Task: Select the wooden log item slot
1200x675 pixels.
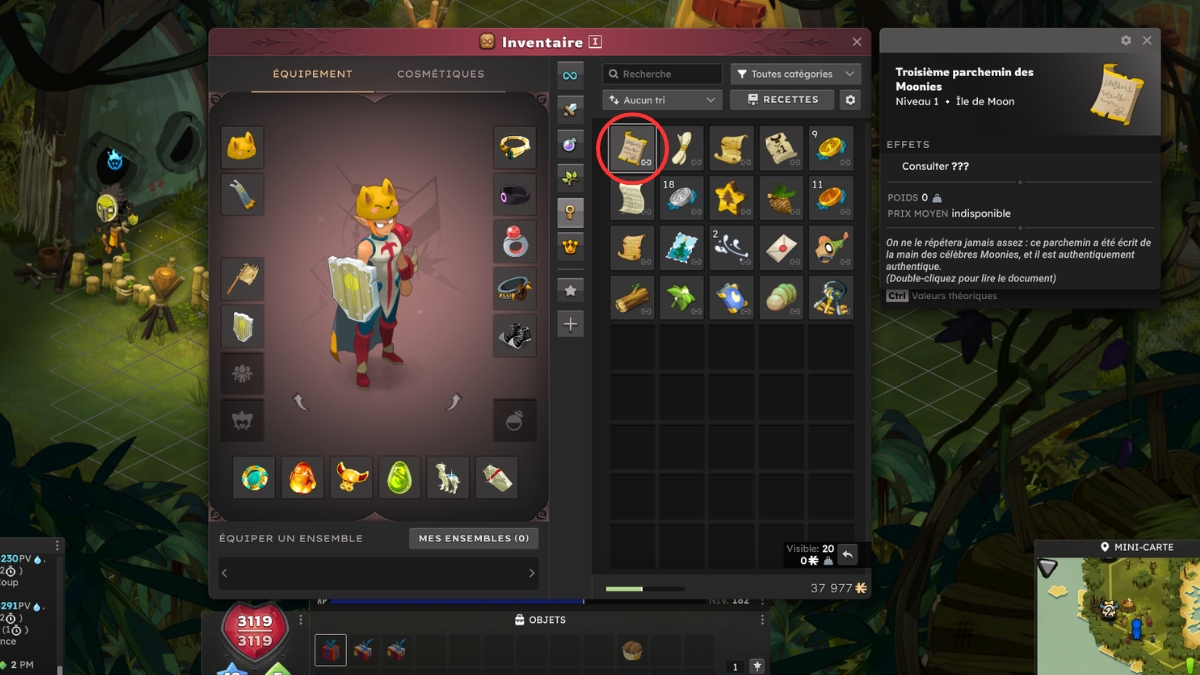Action: click(632, 298)
